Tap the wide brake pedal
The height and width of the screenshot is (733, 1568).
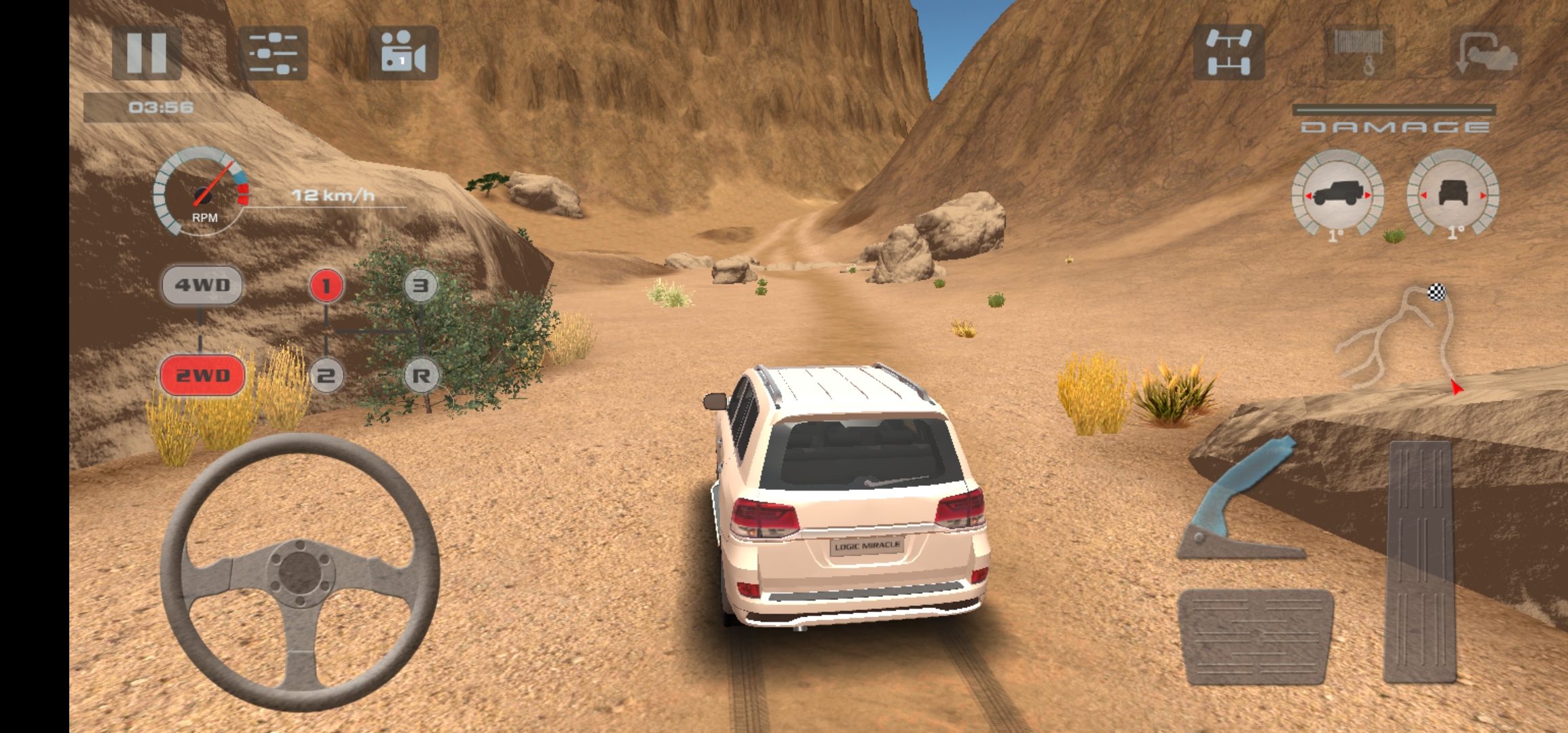click(1256, 636)
